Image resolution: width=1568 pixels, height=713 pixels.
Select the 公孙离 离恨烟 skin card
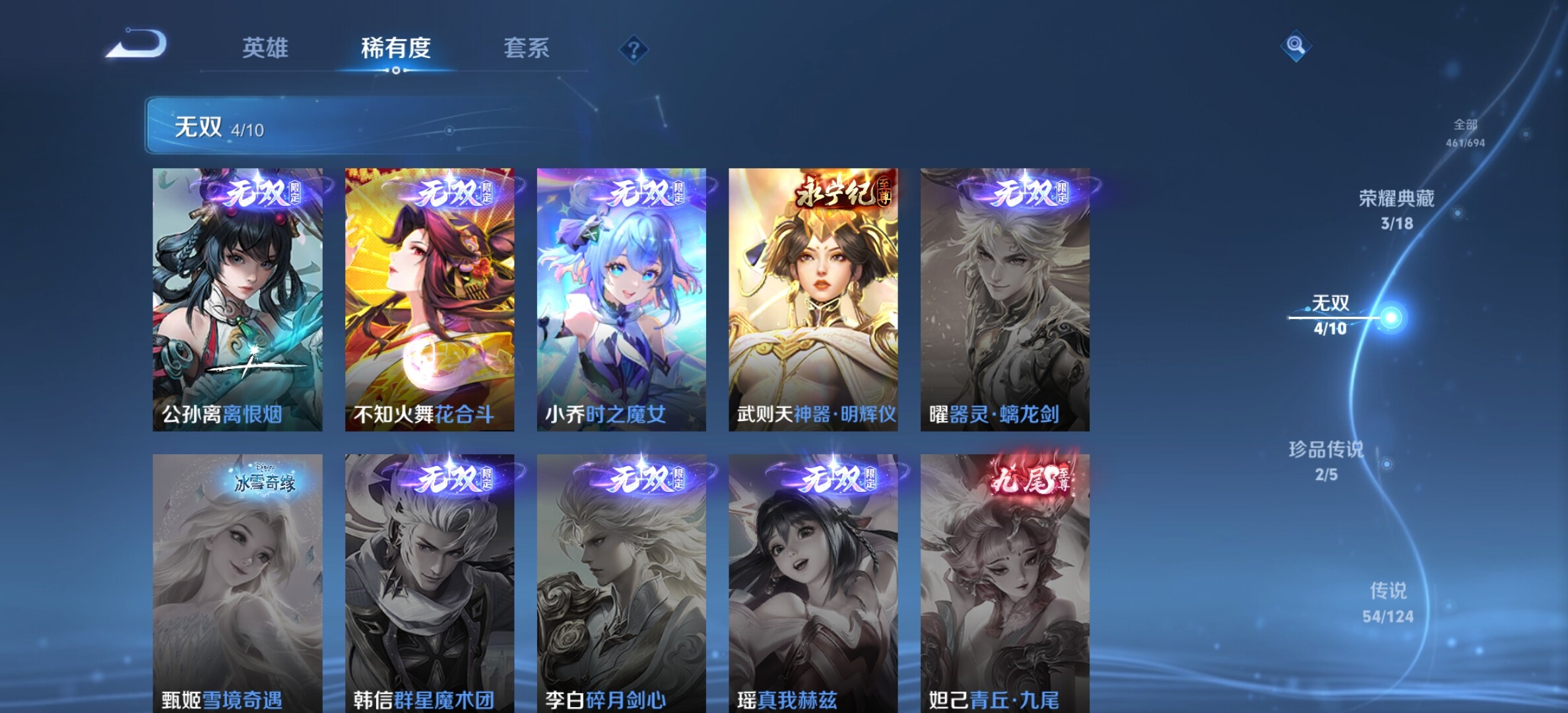[238, 299]
